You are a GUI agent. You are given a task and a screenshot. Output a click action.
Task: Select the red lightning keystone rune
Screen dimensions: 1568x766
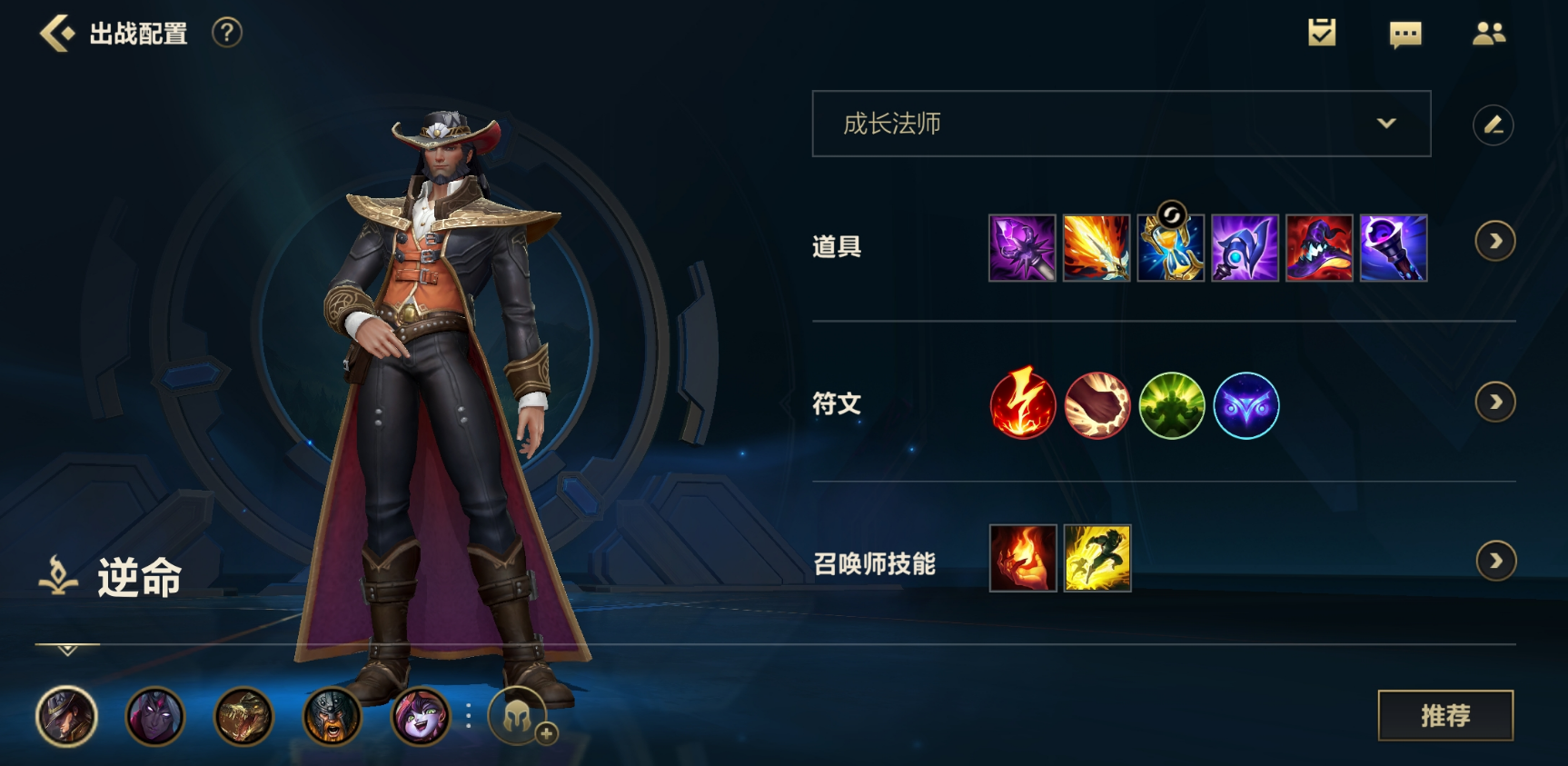click(x=1023, y=405)
